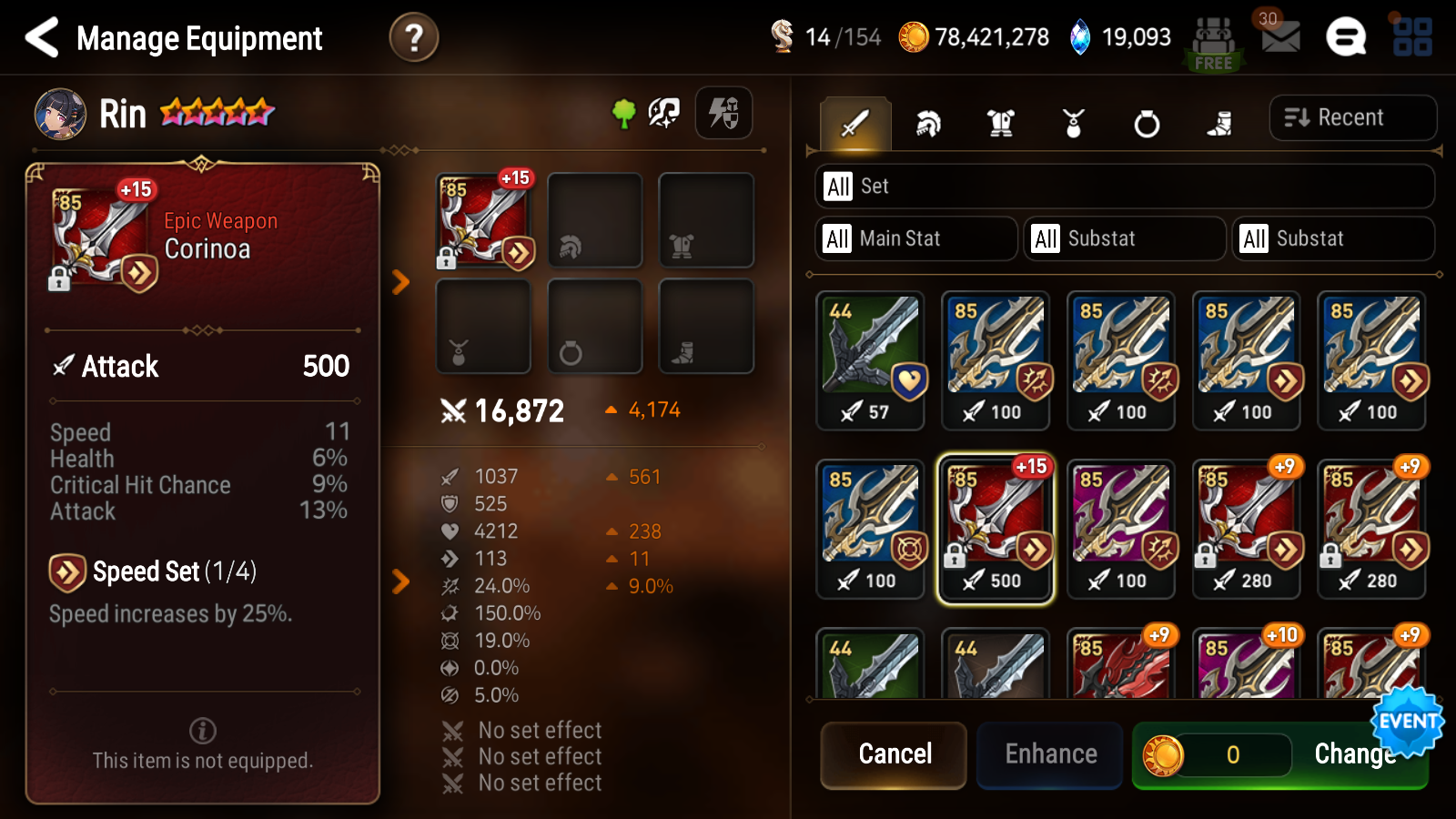Select the sword weapon category tab

click(854, 123)
